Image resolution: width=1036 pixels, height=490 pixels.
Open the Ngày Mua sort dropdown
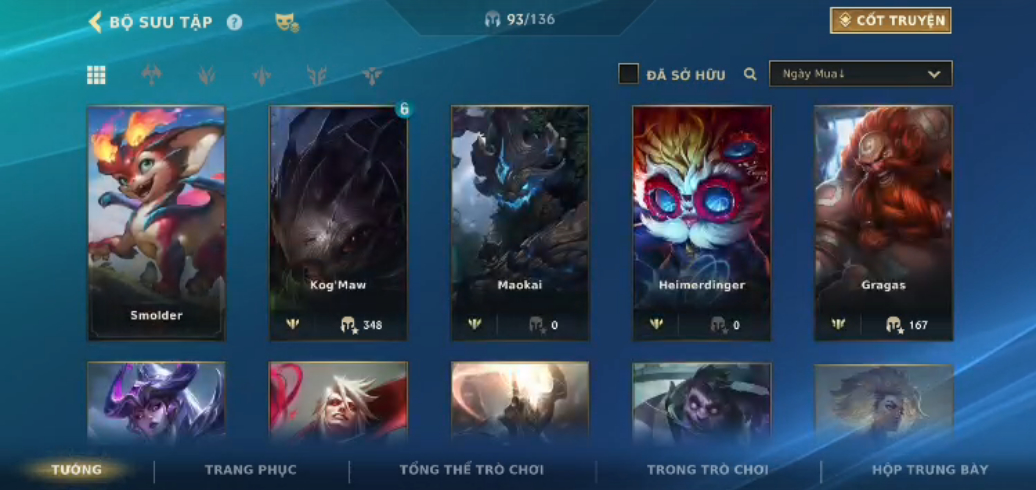pyautogui.click(x=860, y=74)
